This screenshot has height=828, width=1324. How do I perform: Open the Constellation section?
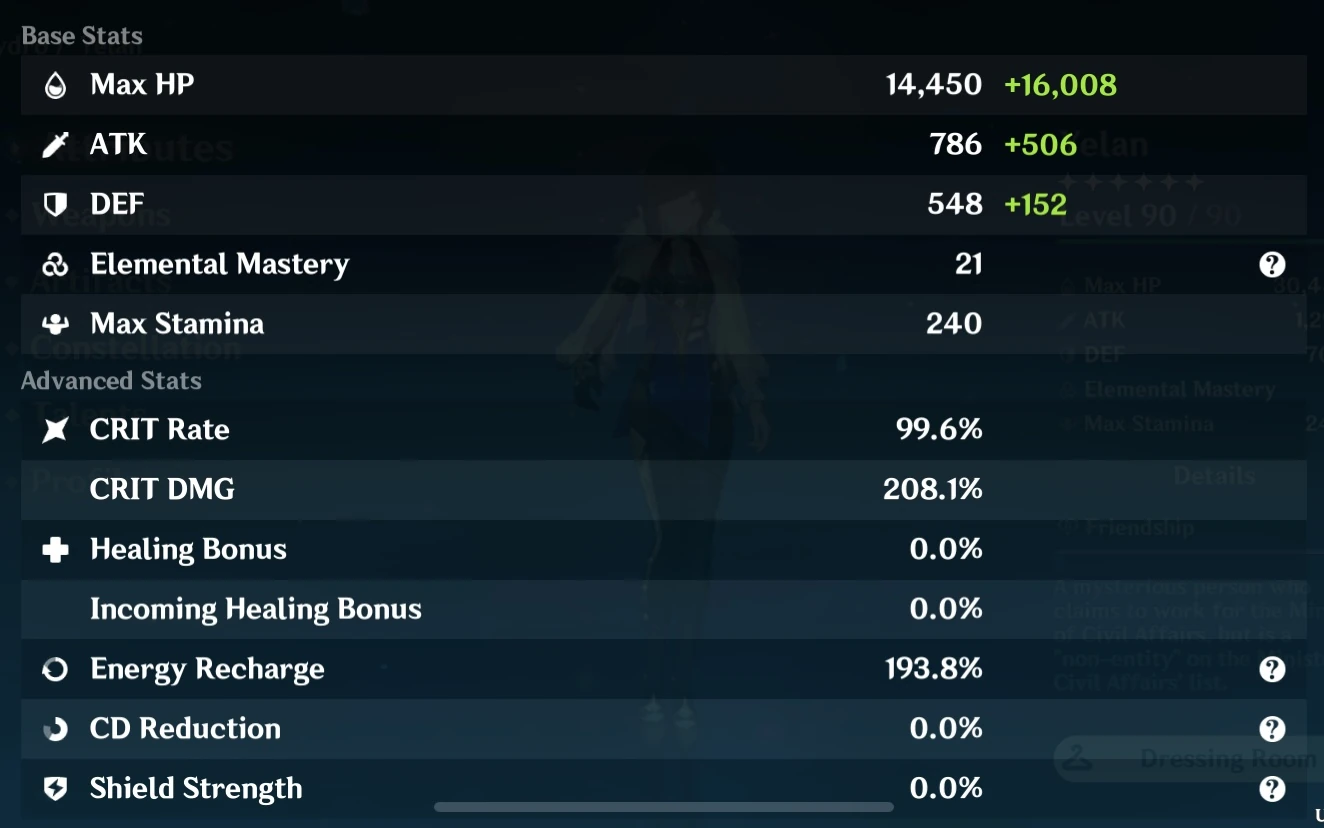click(135, 349)
